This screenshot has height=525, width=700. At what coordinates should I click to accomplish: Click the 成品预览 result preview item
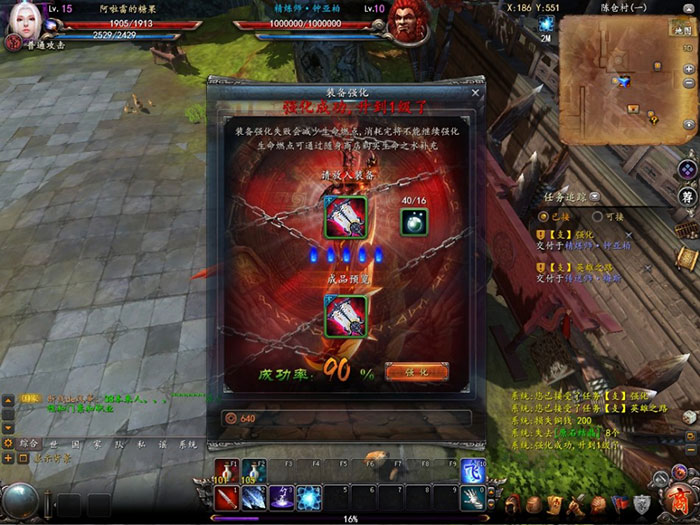point(346,317)
